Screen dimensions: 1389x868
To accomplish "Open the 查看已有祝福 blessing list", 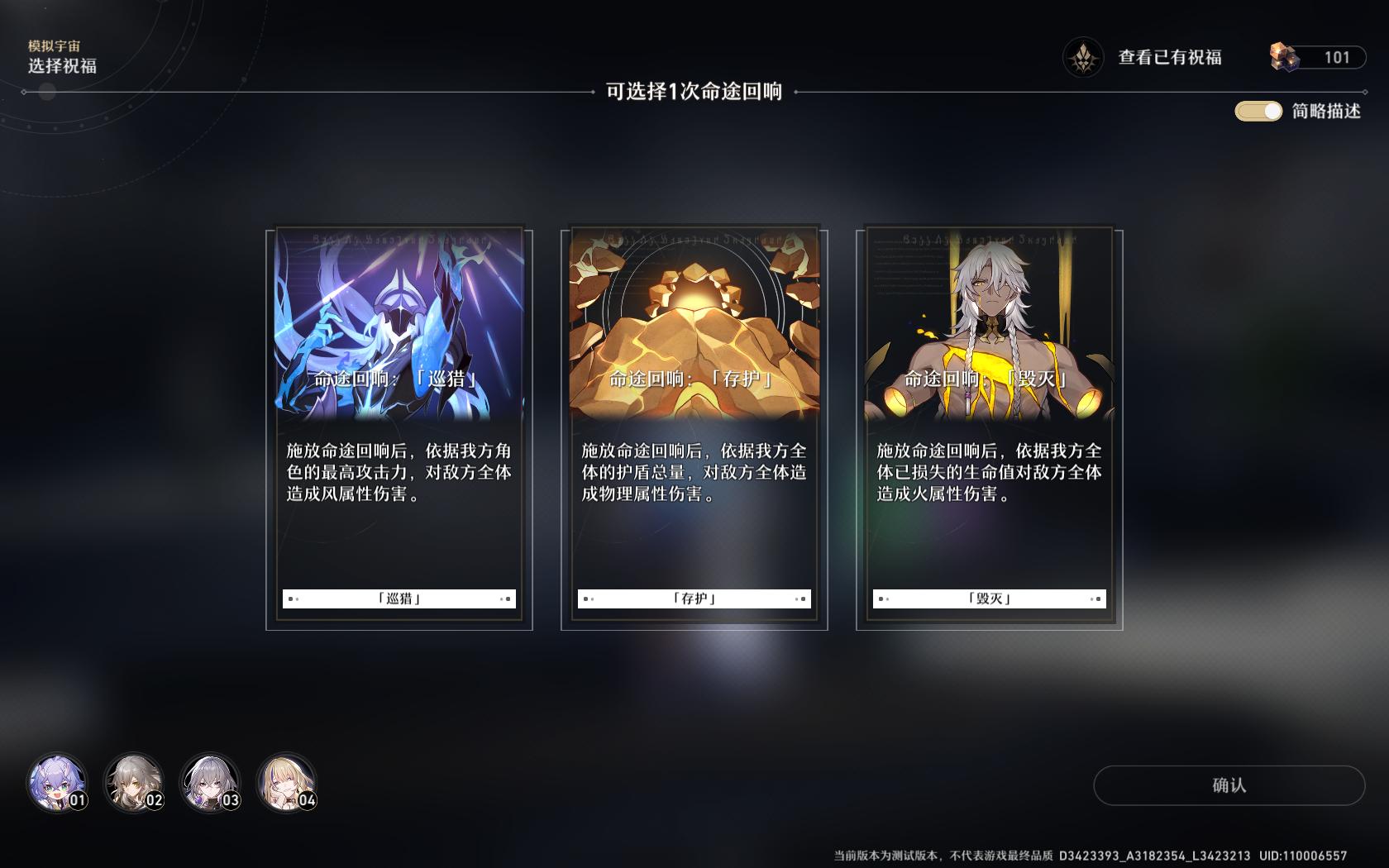I will 1171,57.
